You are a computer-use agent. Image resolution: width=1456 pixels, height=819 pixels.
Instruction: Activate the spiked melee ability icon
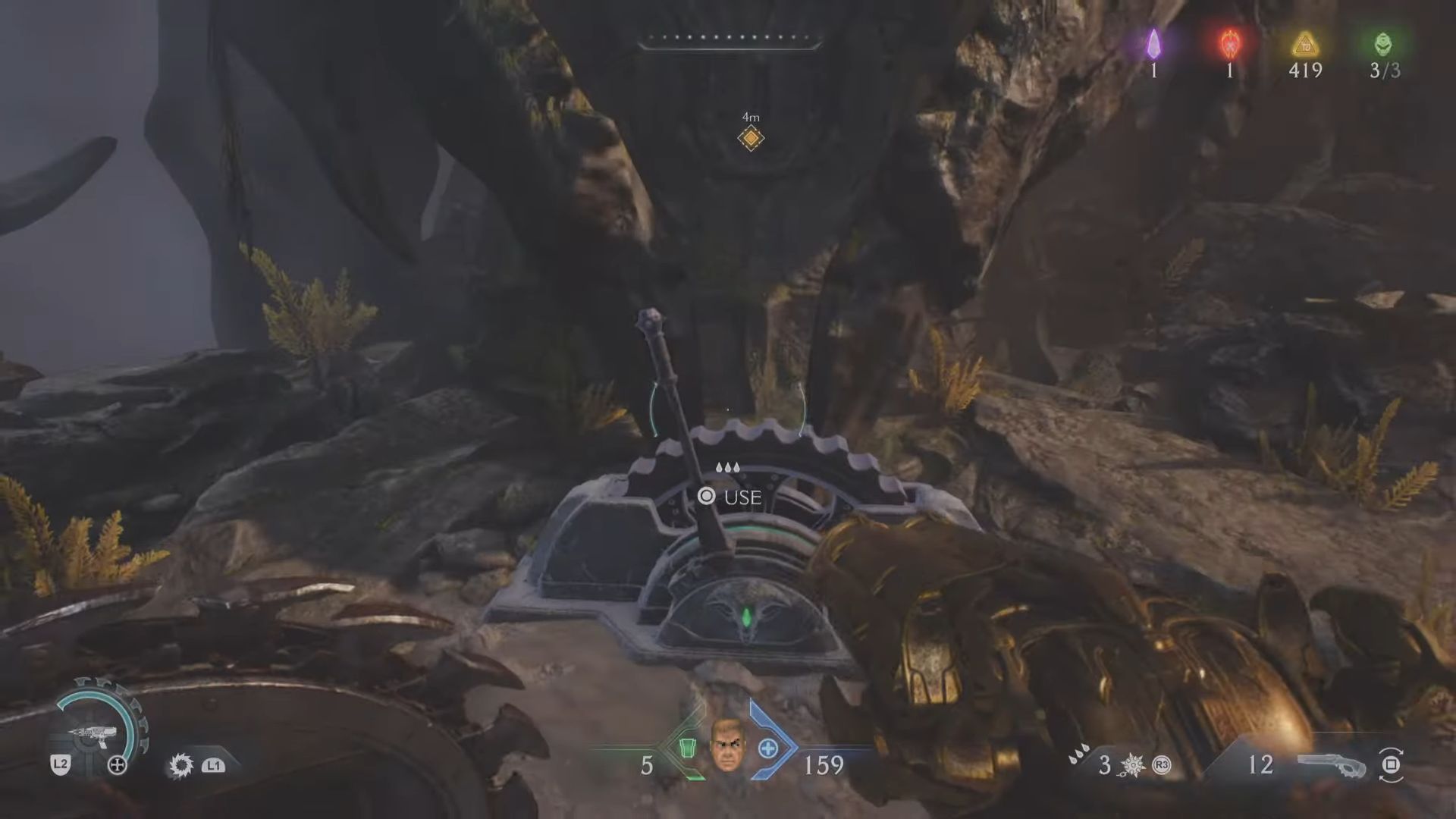pos(1131,765)
